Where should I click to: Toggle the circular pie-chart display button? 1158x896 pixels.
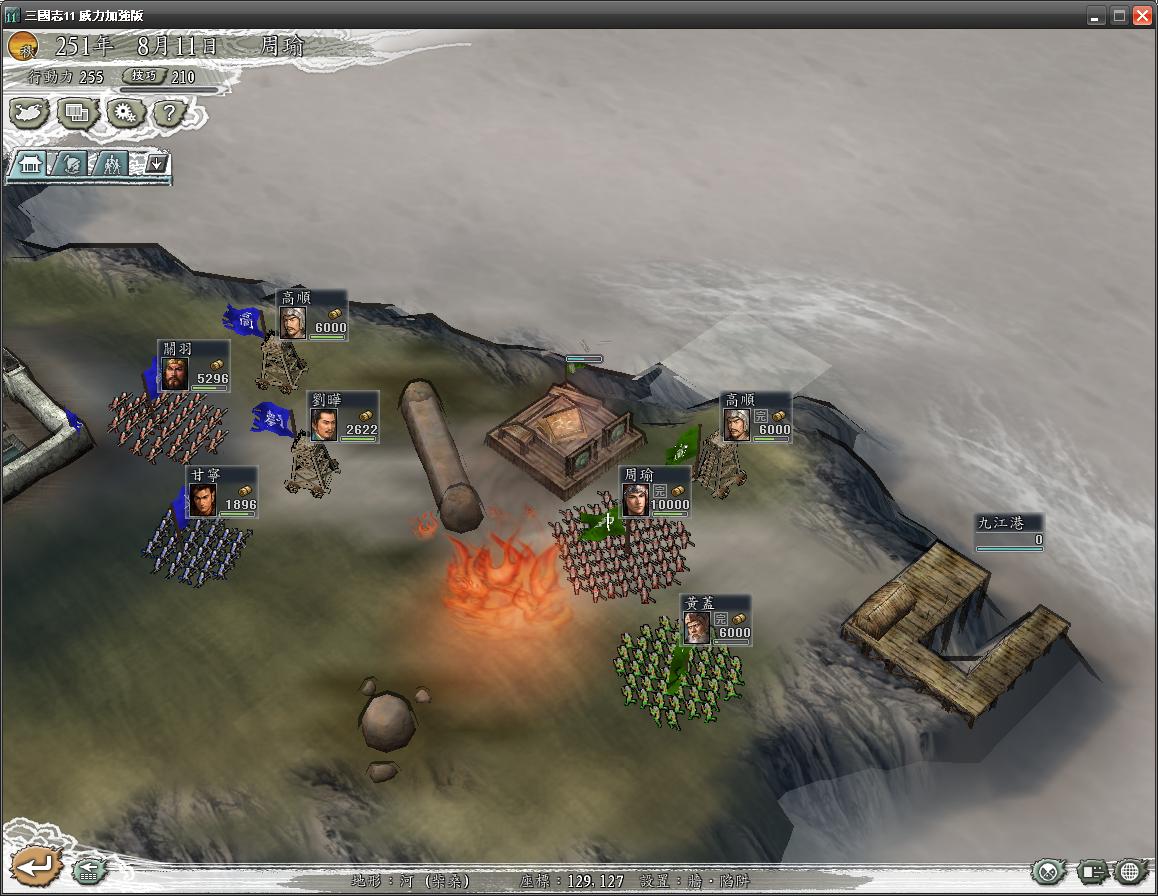[x=1048, y=871]
